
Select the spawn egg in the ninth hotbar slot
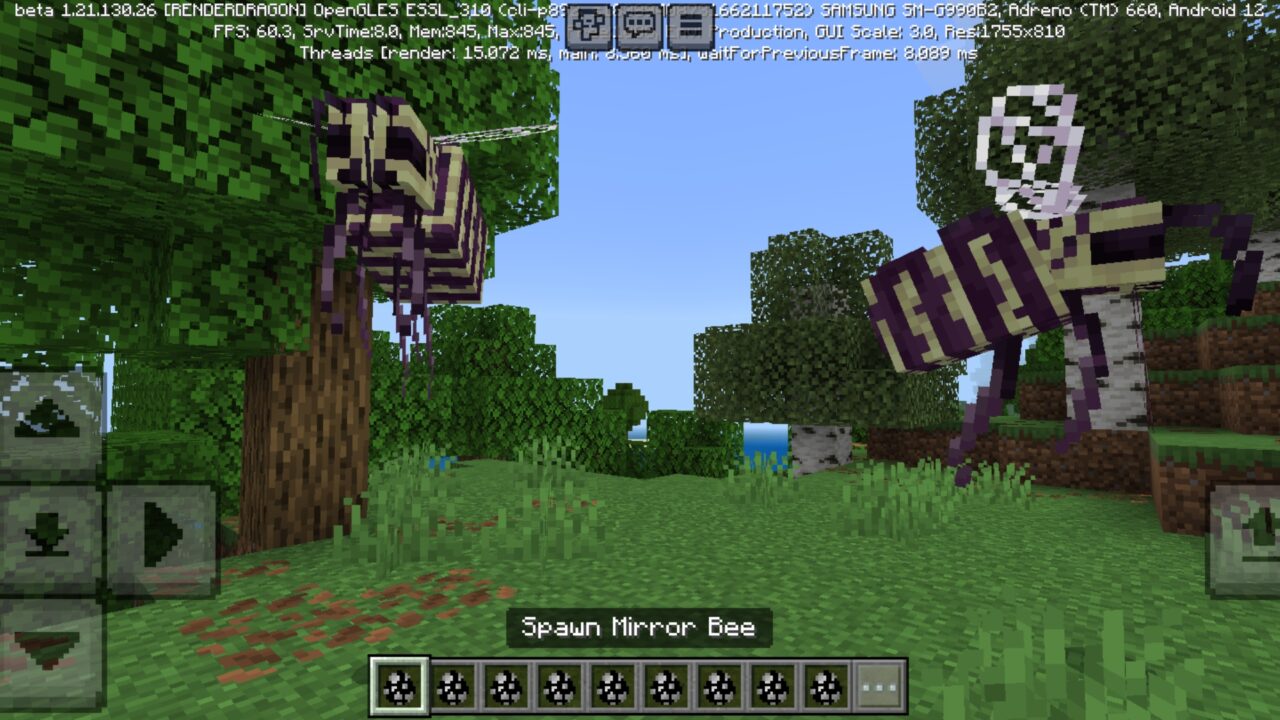point(824,686)
